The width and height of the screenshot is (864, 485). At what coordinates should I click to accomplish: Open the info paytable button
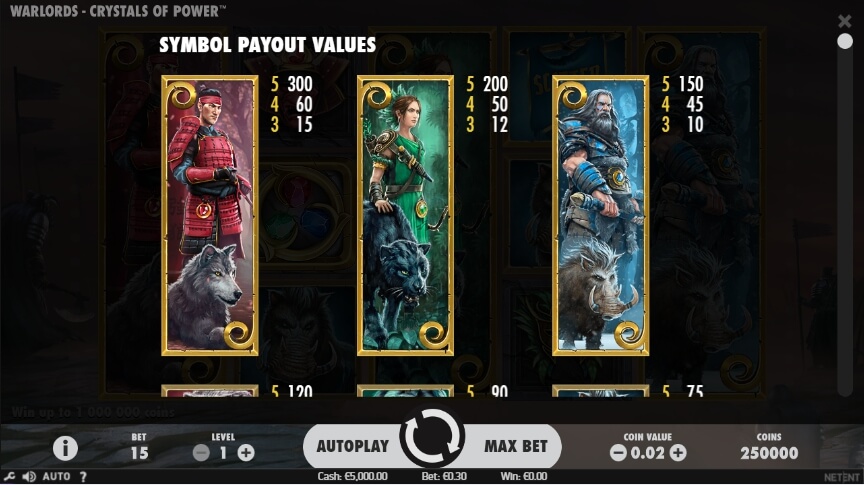[65, 448]
